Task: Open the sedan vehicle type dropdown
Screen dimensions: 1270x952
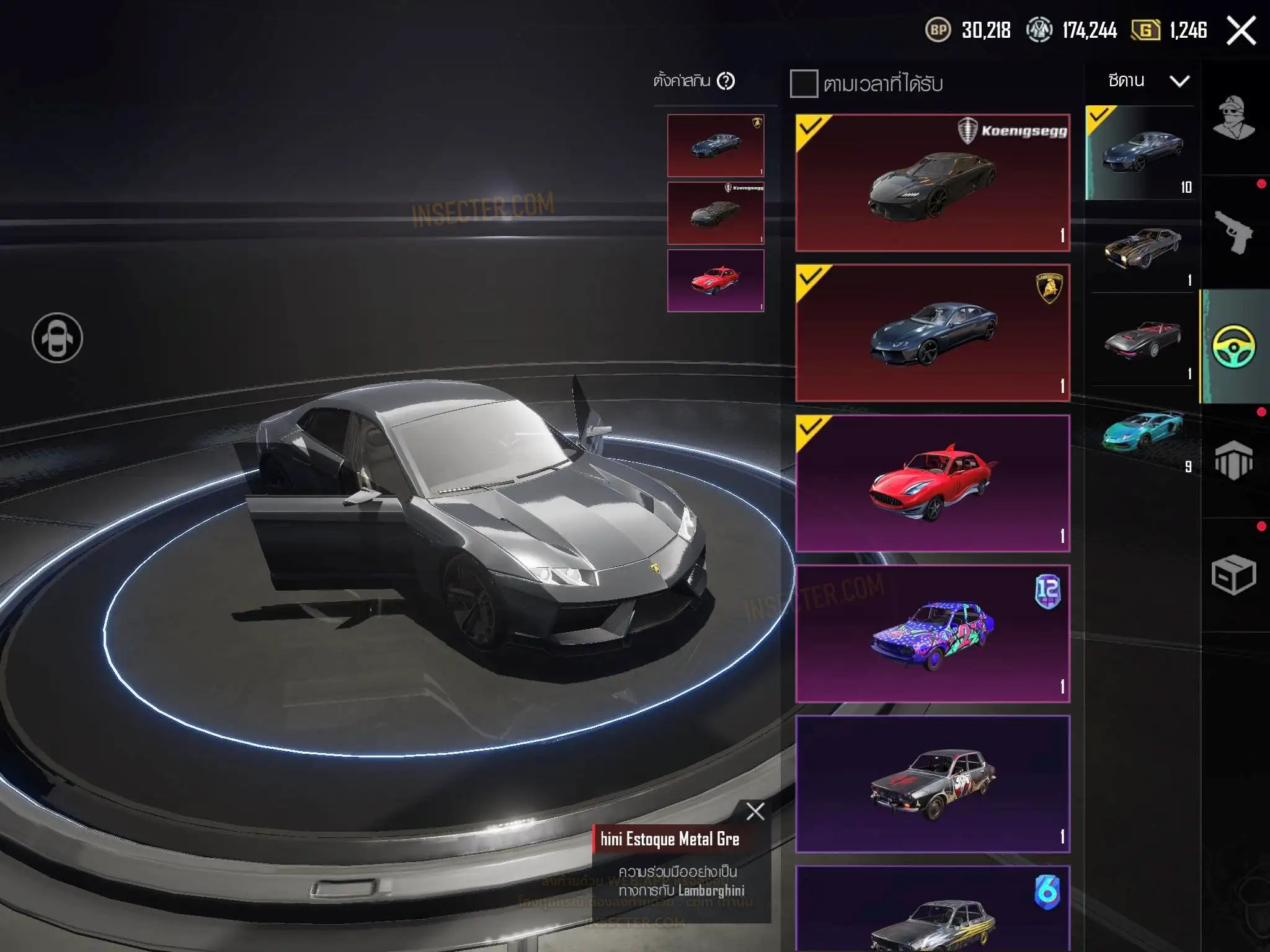Action: [x=1148, y=81]
